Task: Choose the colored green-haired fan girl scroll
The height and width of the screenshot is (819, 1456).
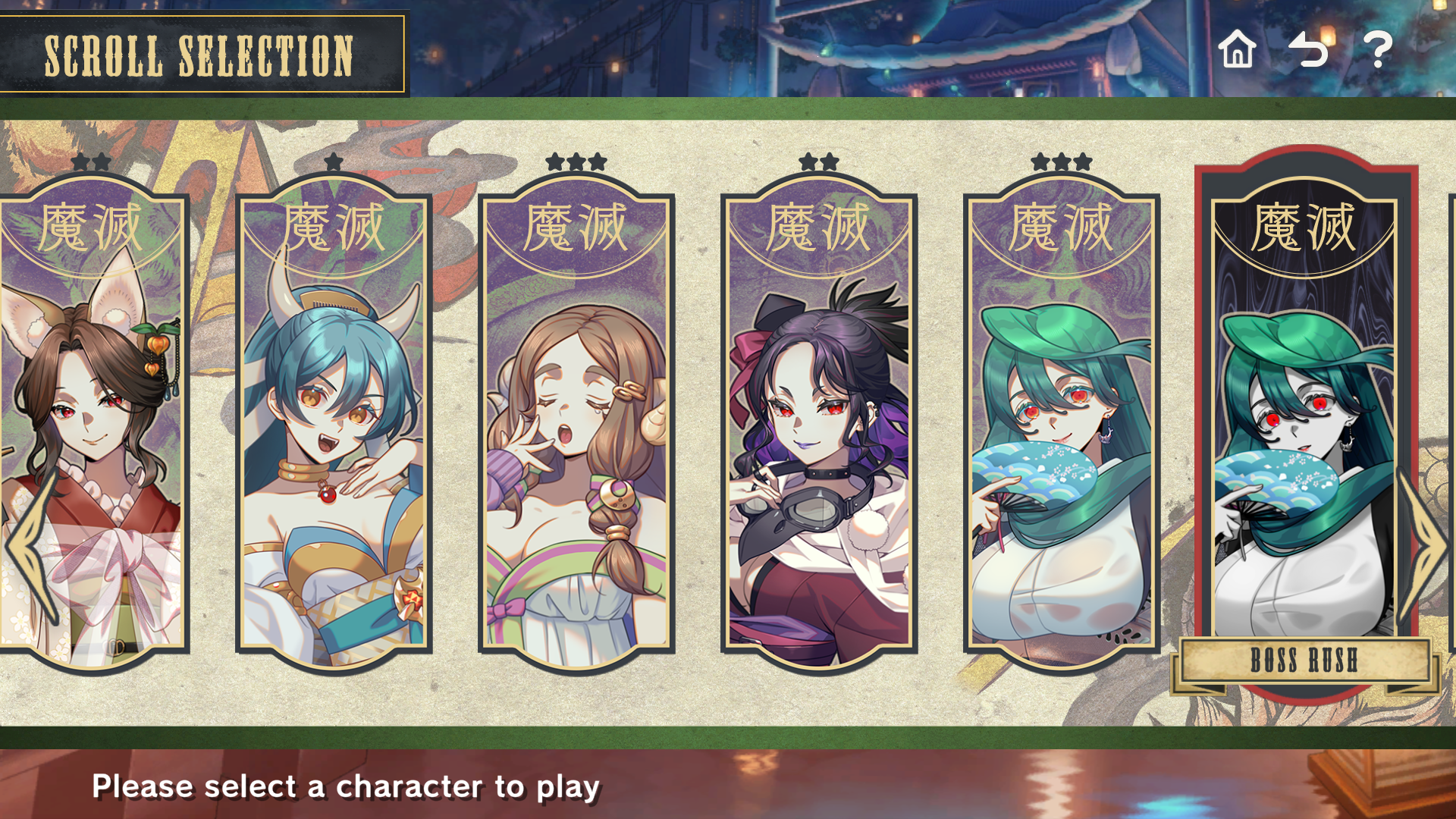Action: pos(1062,425)
